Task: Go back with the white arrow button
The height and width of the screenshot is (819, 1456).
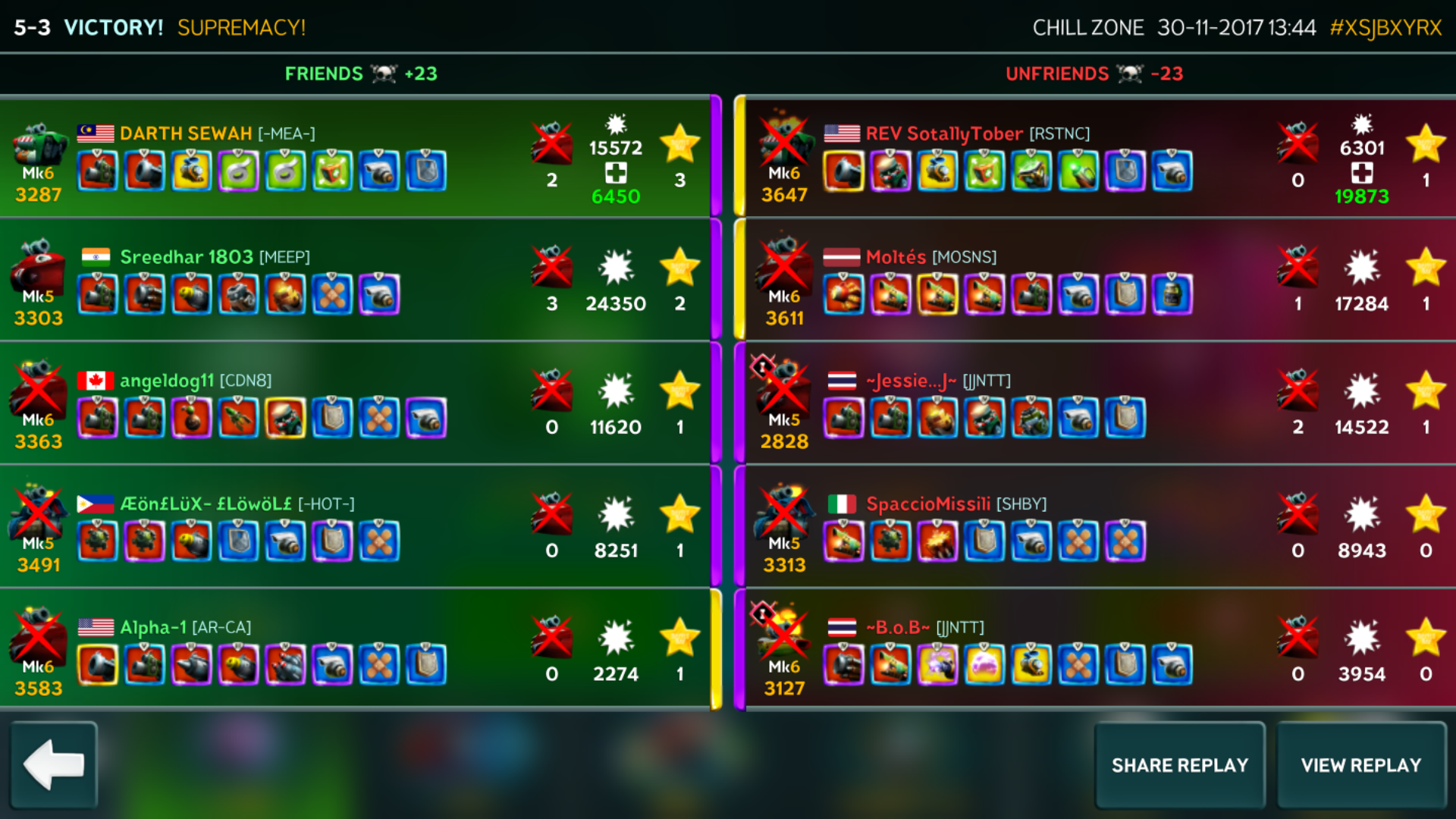Action: (54, 765)
